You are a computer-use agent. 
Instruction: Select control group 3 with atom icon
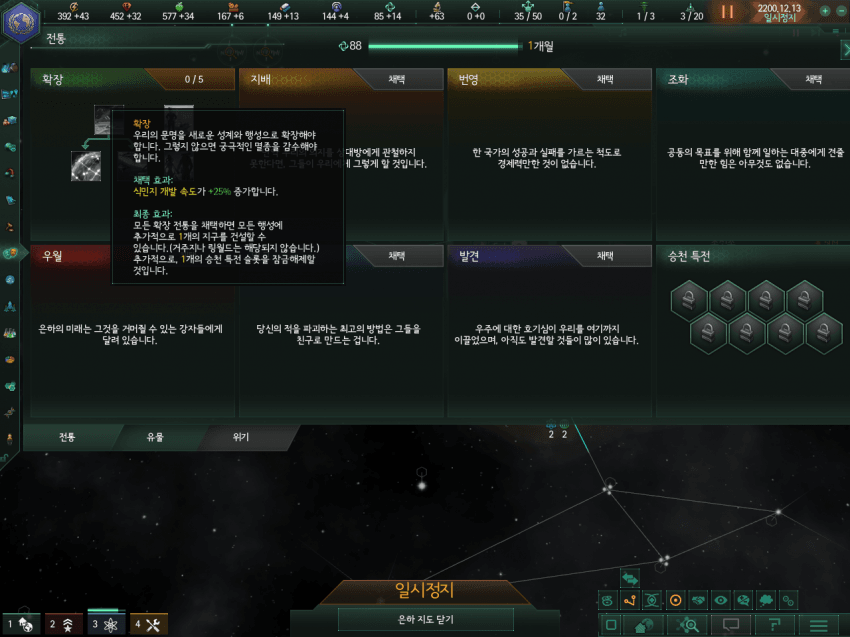pos(105,625)
